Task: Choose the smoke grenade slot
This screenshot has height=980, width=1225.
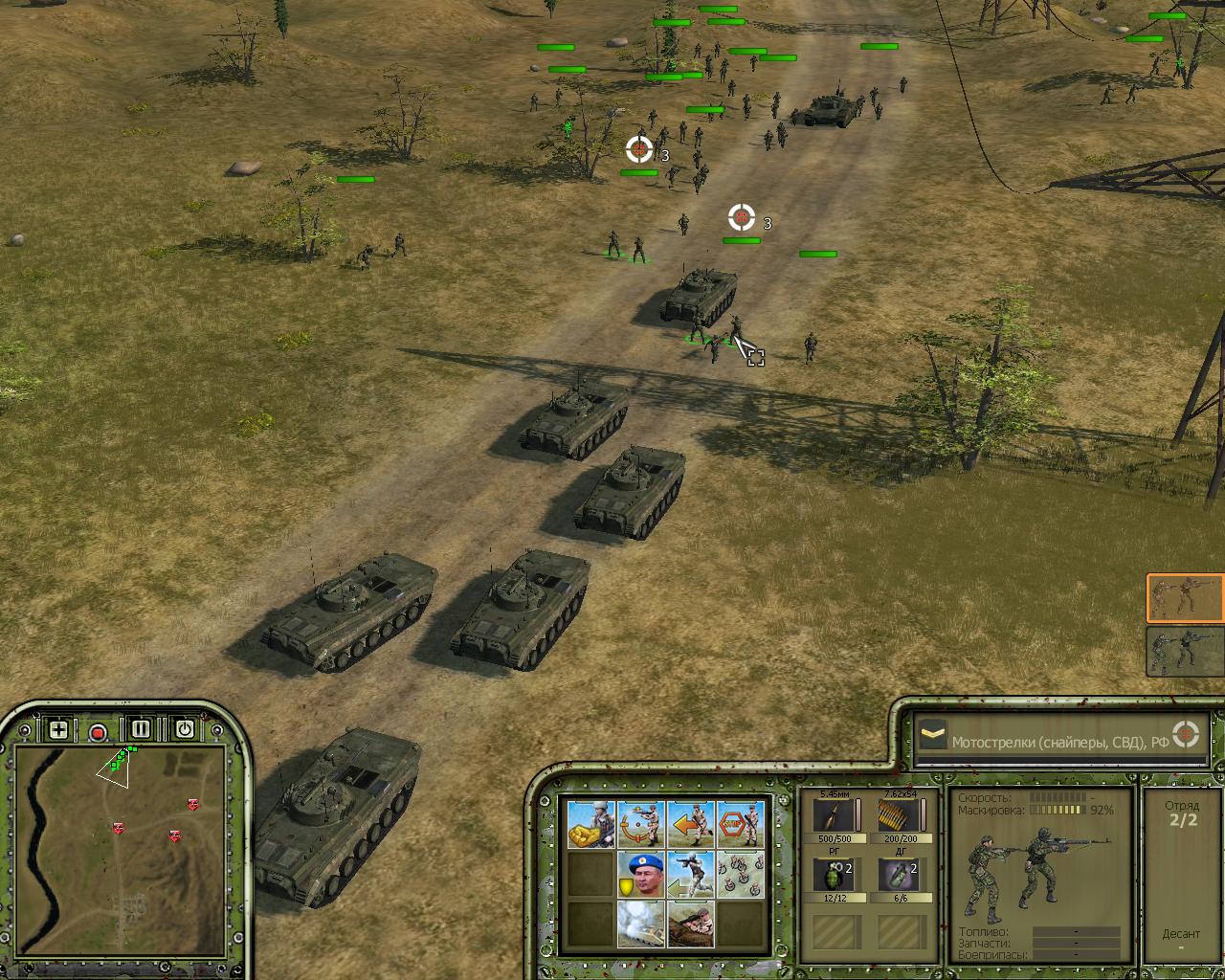Action: (x=900, y=875)
